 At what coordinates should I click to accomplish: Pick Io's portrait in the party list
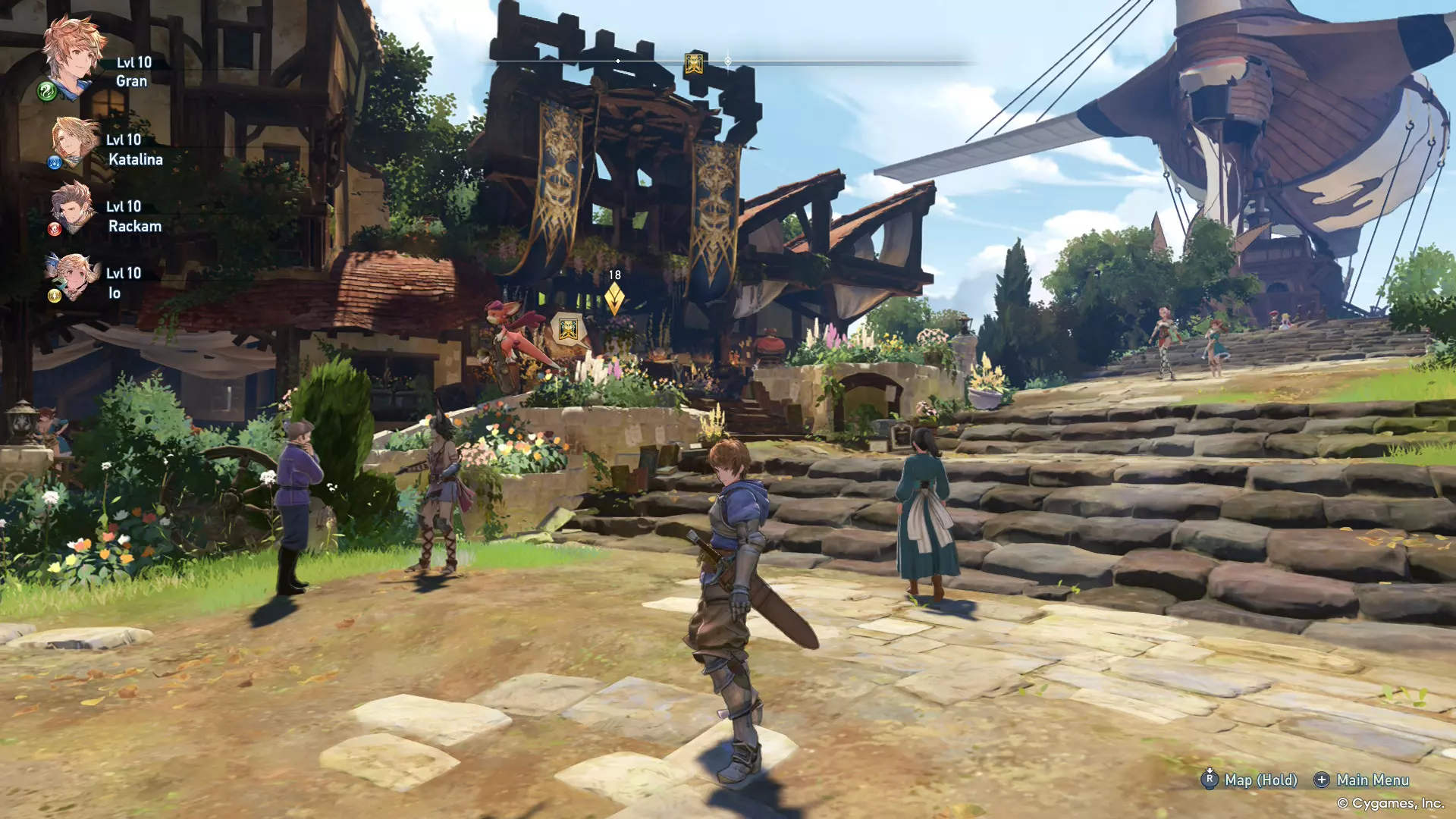pos(74,275)
